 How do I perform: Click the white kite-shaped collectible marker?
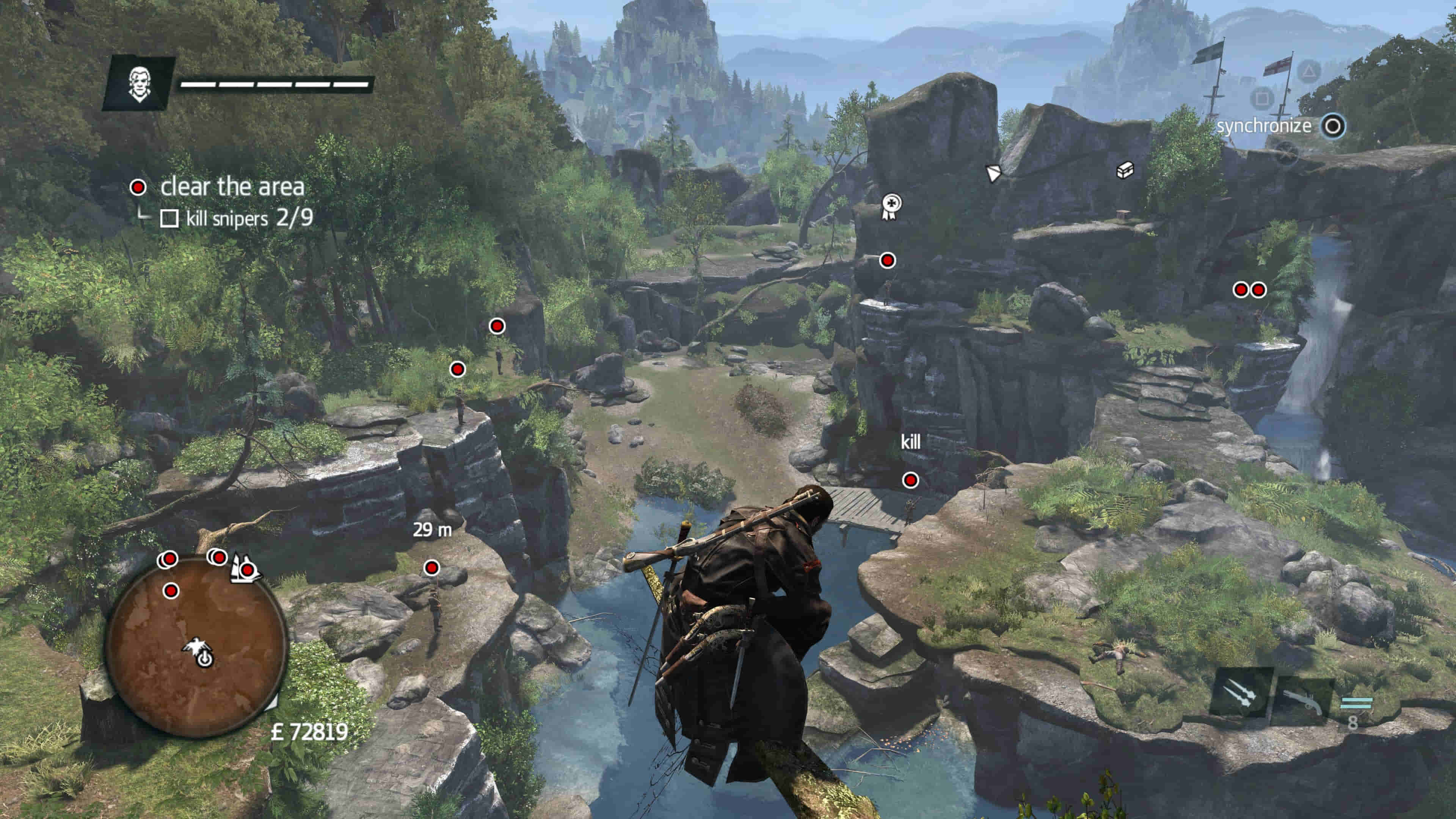993,173
